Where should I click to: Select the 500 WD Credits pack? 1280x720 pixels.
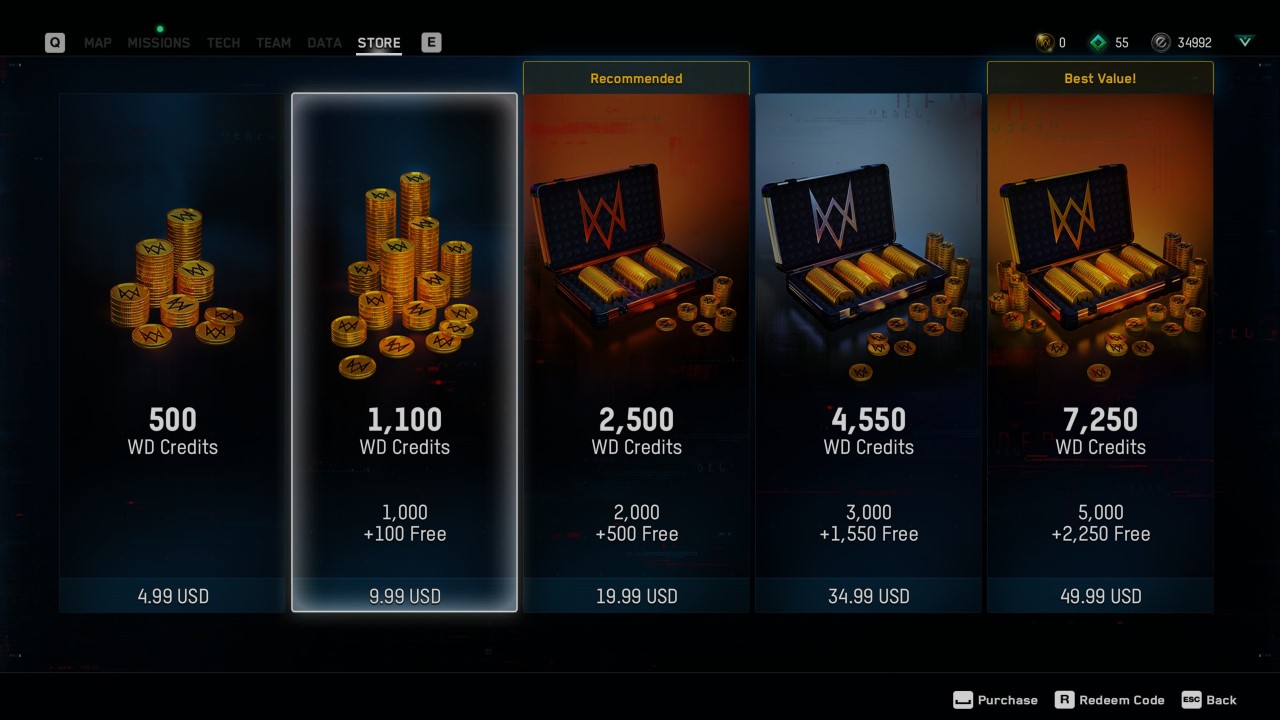[x=171, y=350]
